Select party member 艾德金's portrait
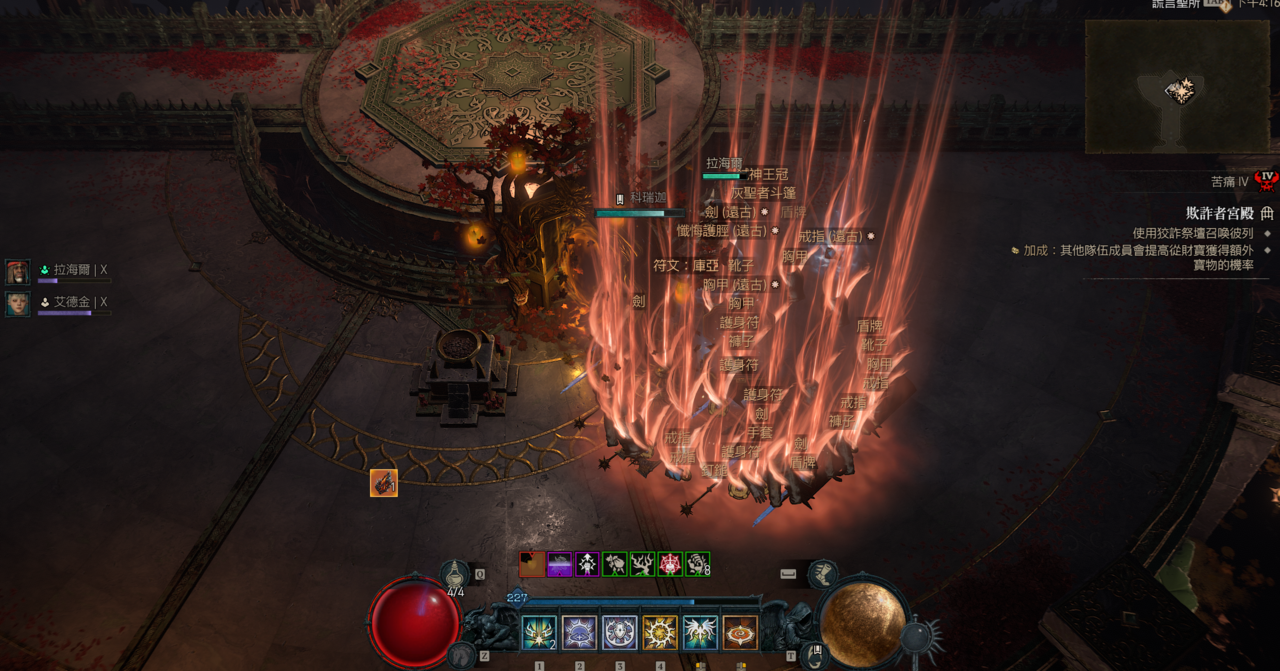1280x671 pixels. [x=18, y=304]
